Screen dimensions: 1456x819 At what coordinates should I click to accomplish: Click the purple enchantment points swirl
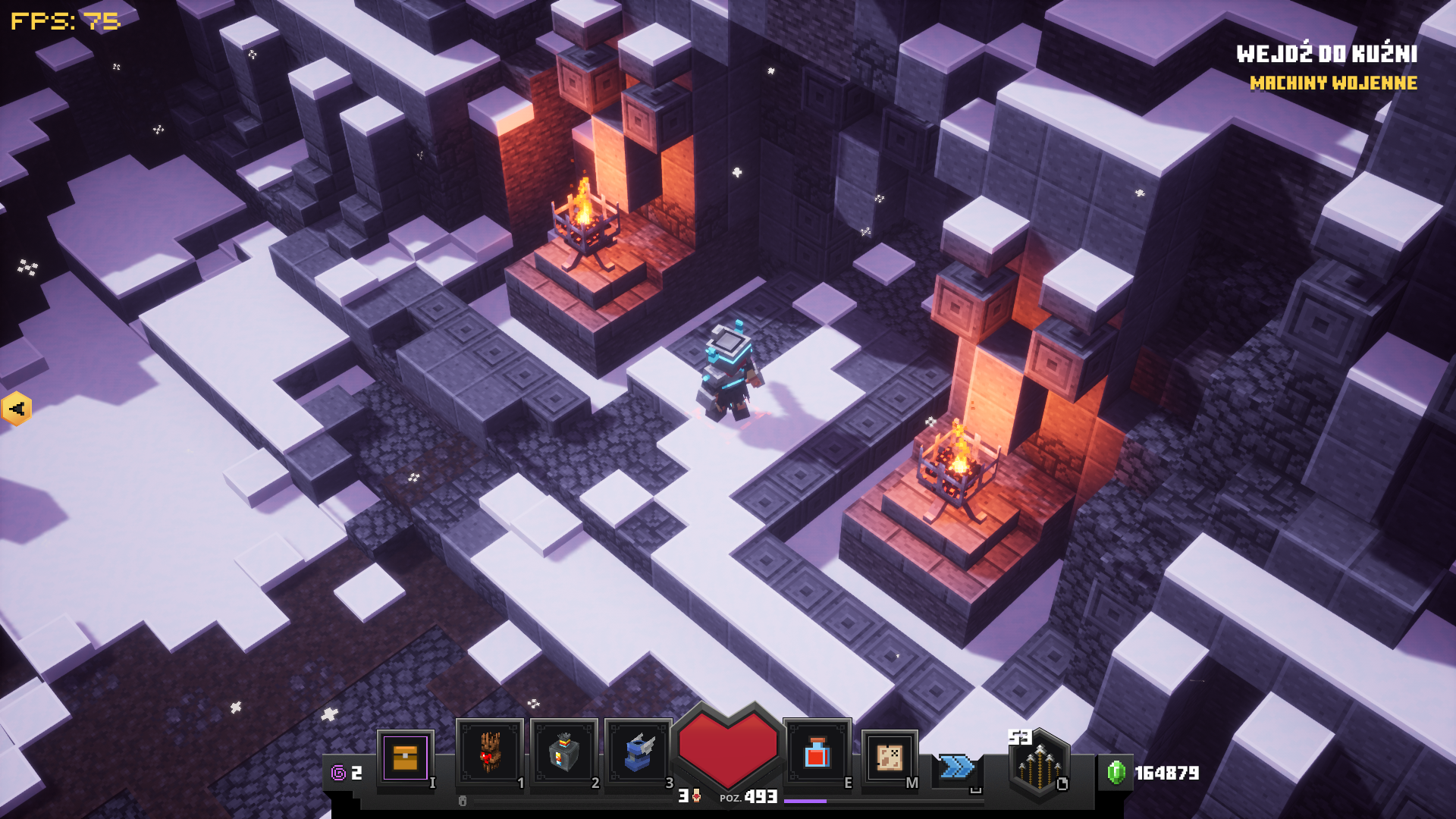pos(338,773)
